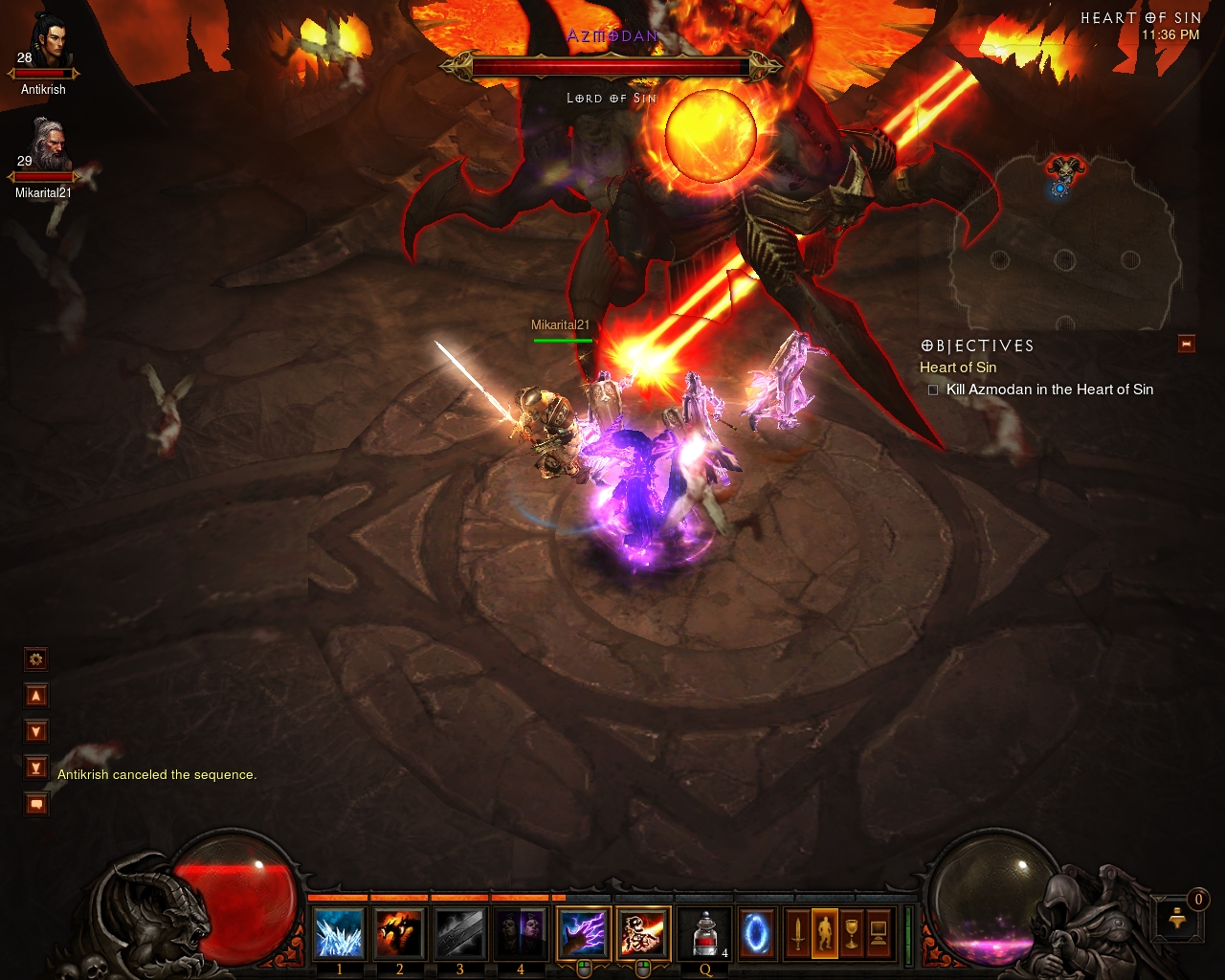Jump to the bottom of the chat log
This screenshot has height=980, width=1225.
(x=36, y=768)
